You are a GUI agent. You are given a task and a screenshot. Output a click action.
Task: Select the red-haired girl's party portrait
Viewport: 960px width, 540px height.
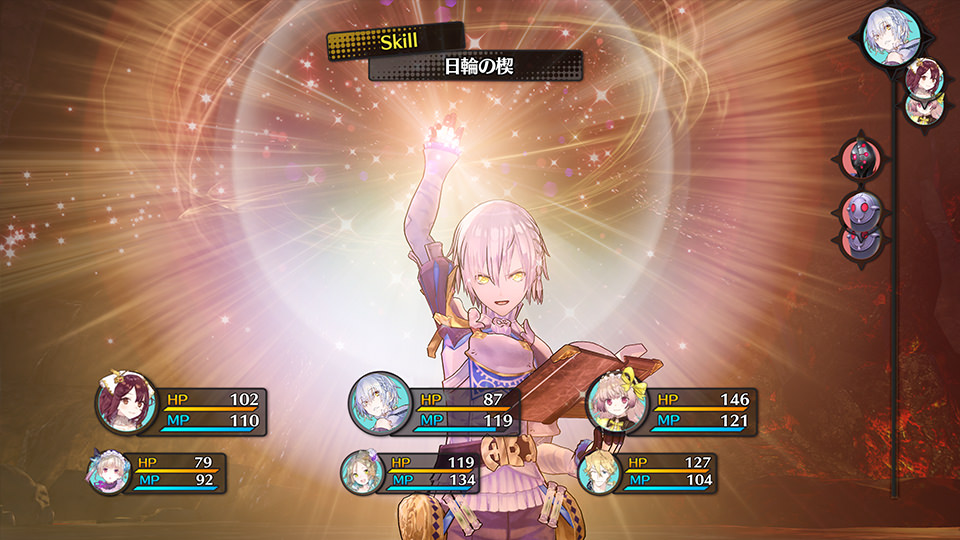pos(126,402)
